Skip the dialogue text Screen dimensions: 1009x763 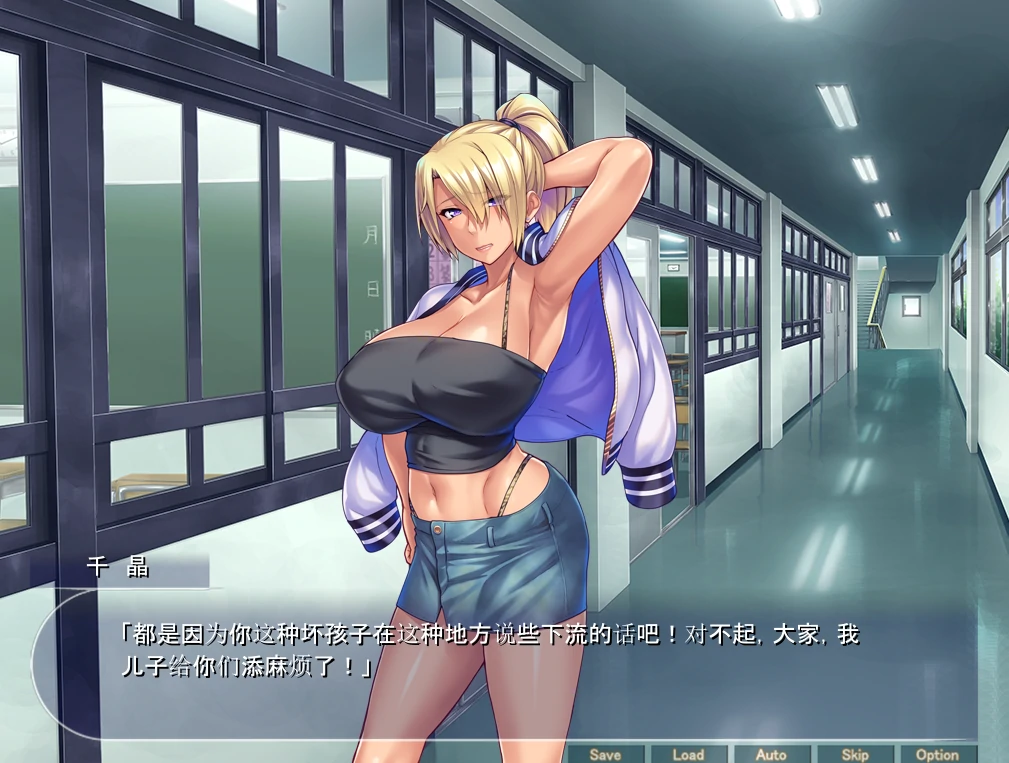coord(854,754)
